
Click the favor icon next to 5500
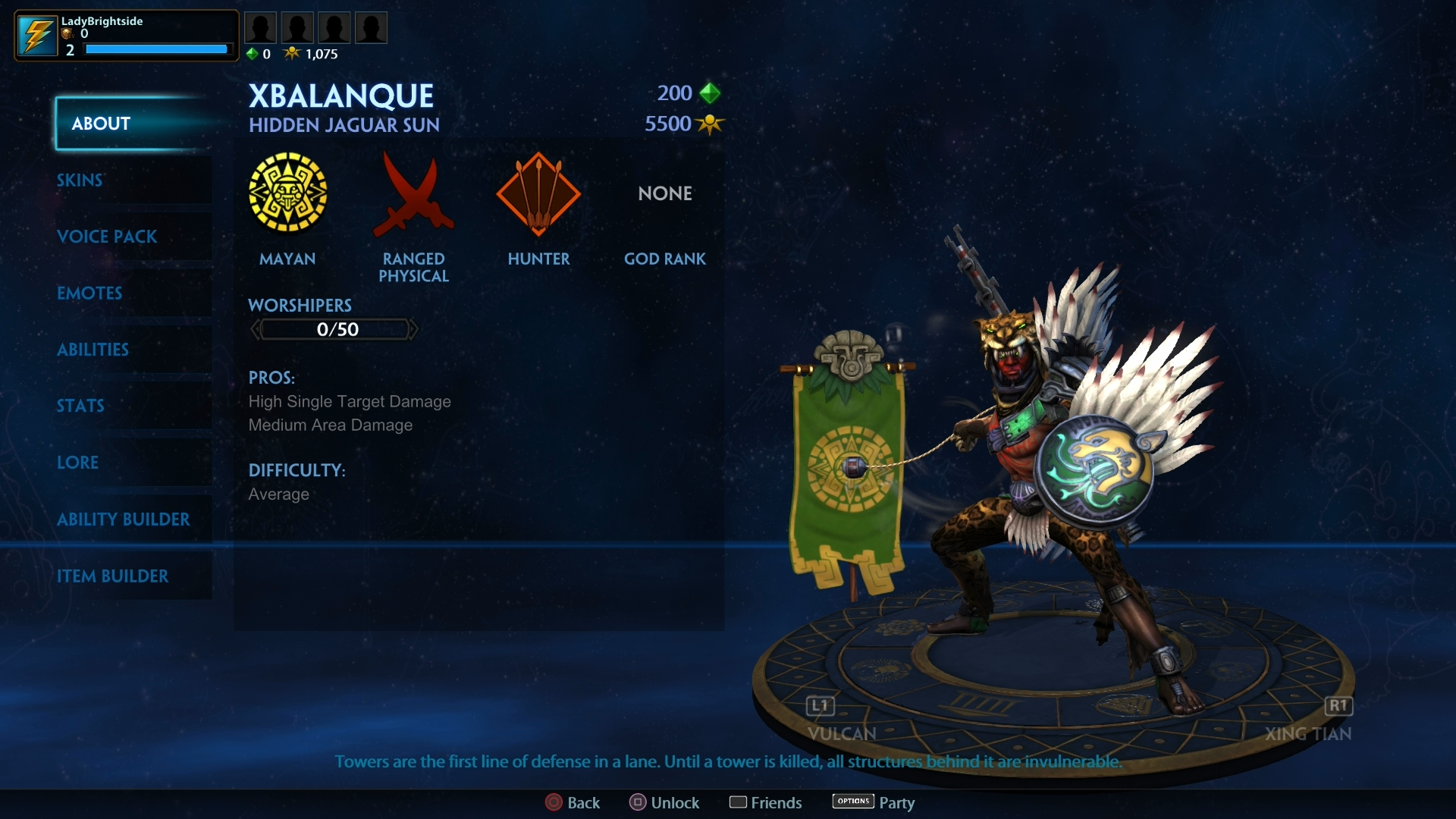710,124
